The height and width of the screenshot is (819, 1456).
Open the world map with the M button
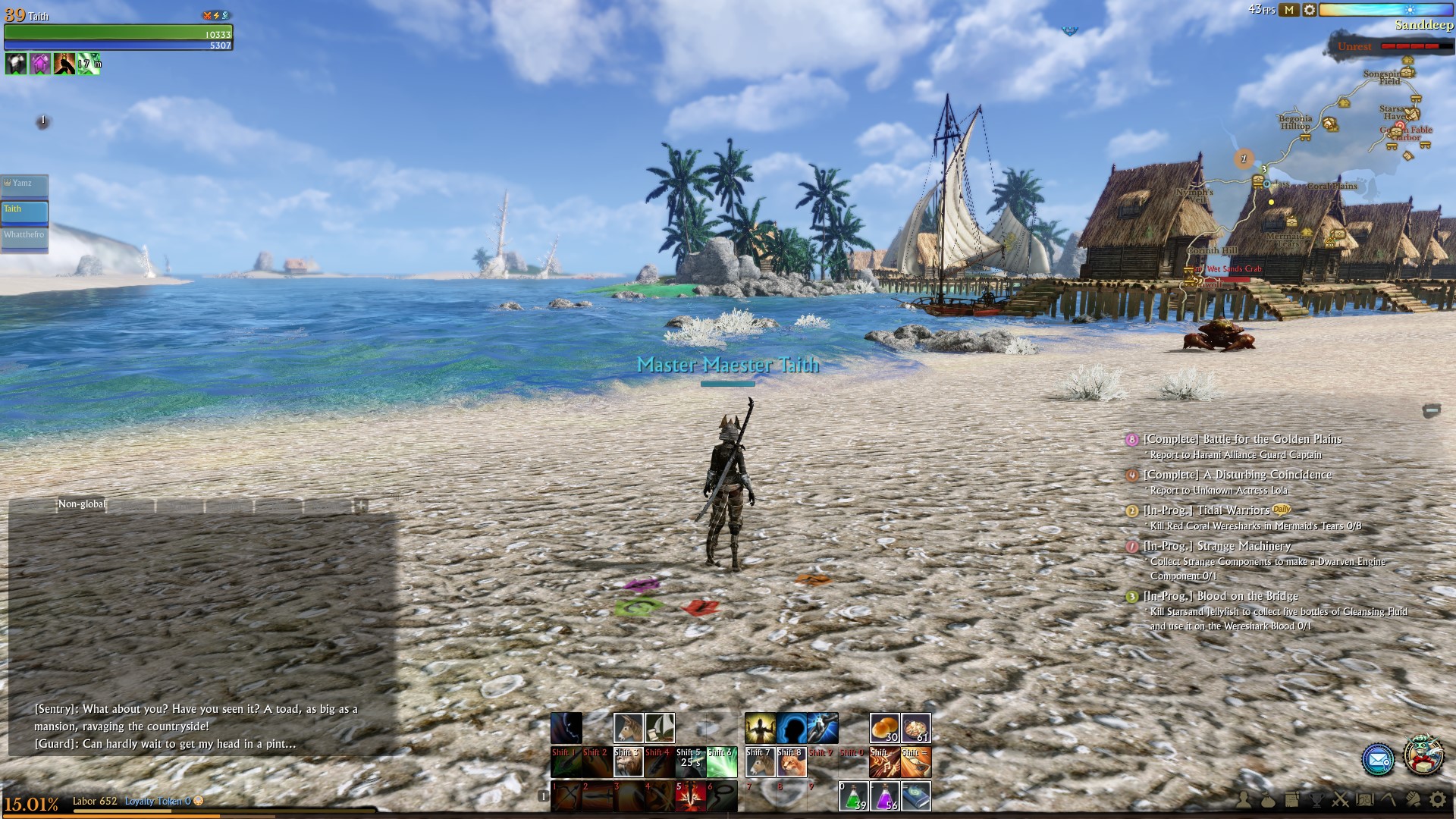[x=1289, y=10]
